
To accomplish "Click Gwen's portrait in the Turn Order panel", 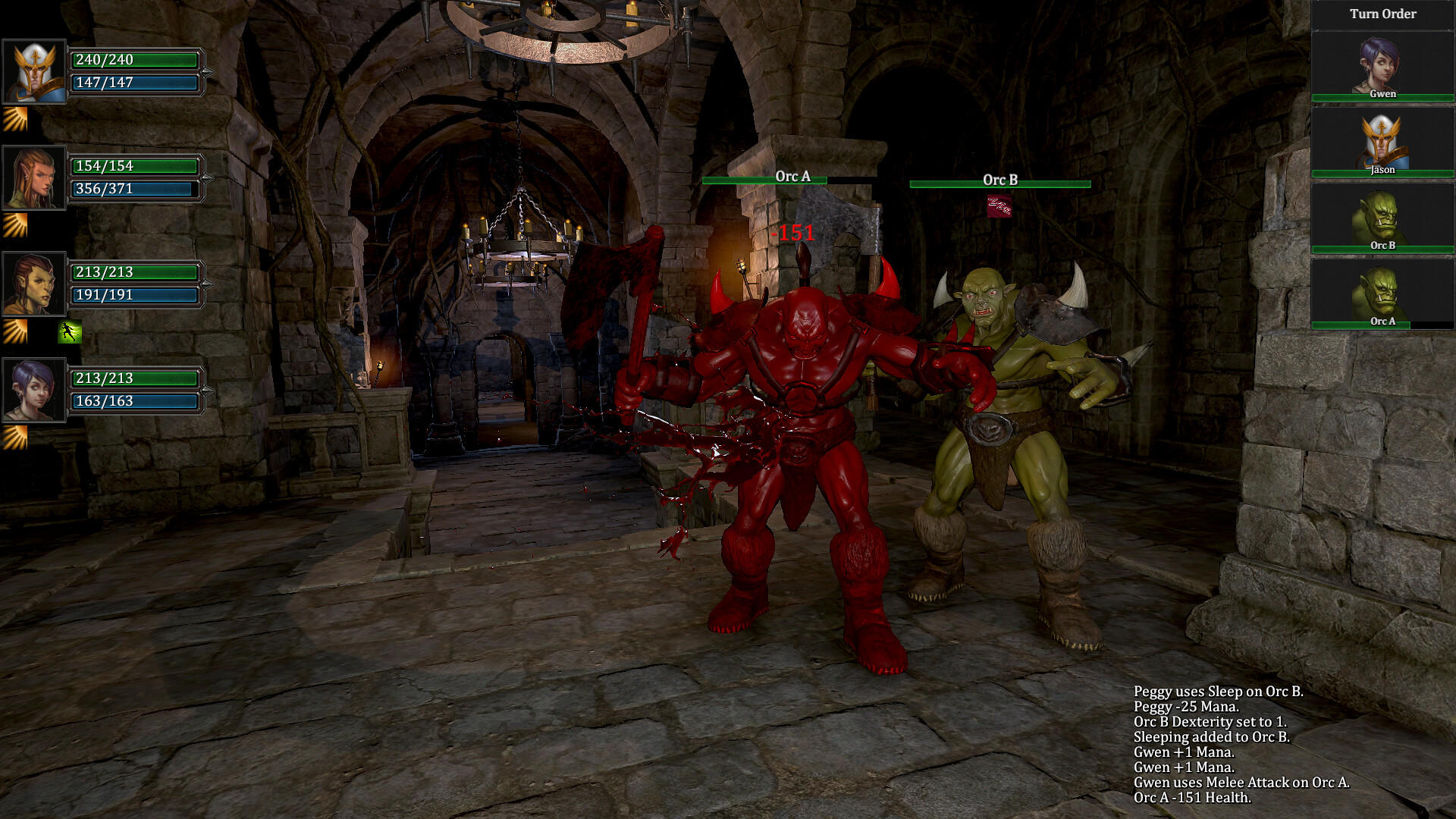I will coord(1382,64).
